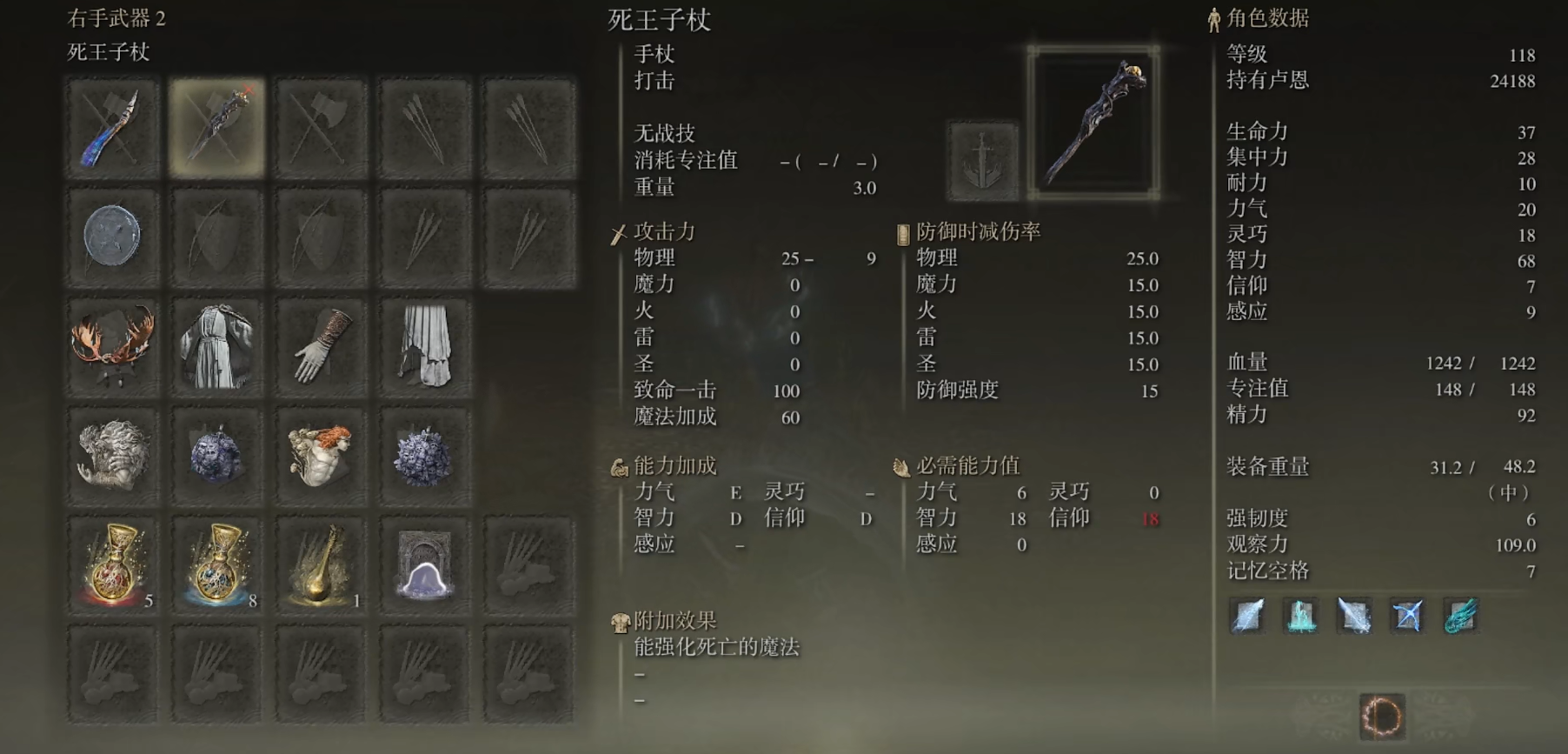Click the white glowing arch talisman item
Viewport: 1568px width, 754px height.
coord(422,565)
